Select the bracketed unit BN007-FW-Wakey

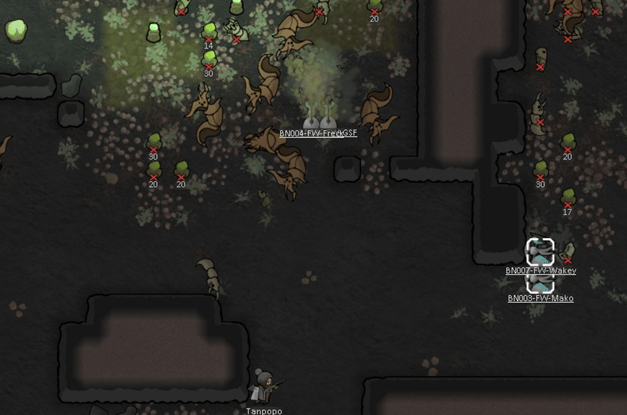pyautogui.click(x=540, y=251)
